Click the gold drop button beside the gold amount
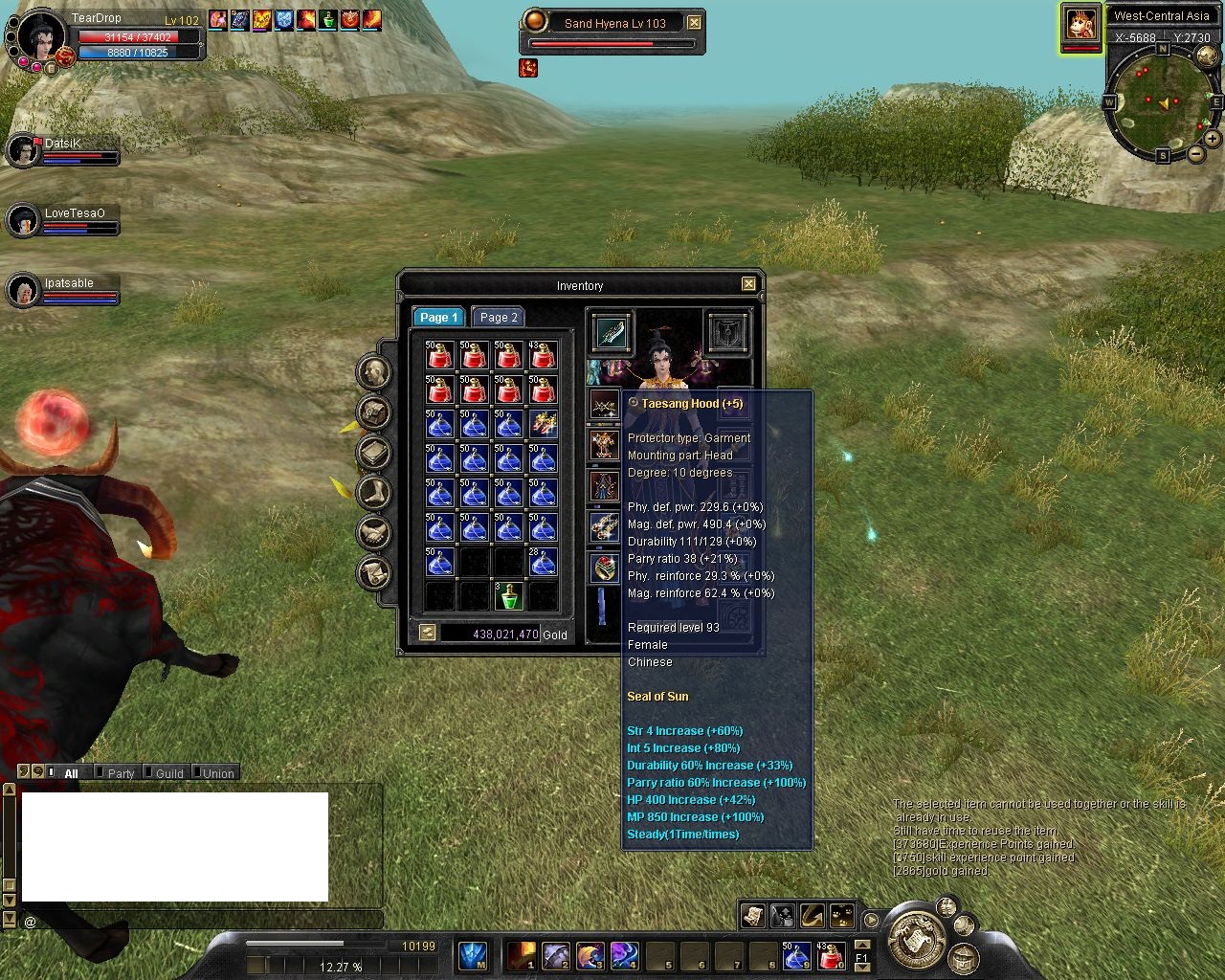 [428, 633]
